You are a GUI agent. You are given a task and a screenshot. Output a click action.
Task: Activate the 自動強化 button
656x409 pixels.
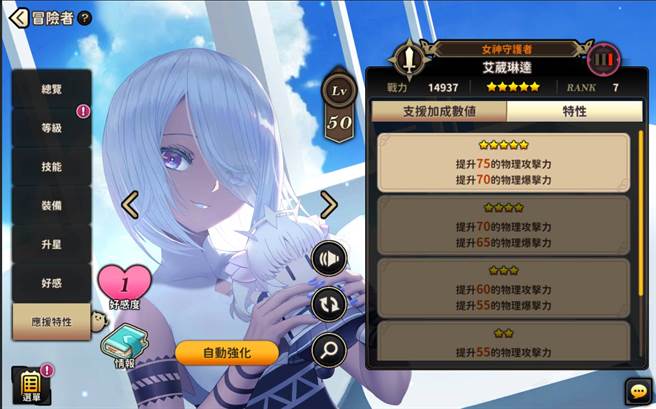pos(226,352)
